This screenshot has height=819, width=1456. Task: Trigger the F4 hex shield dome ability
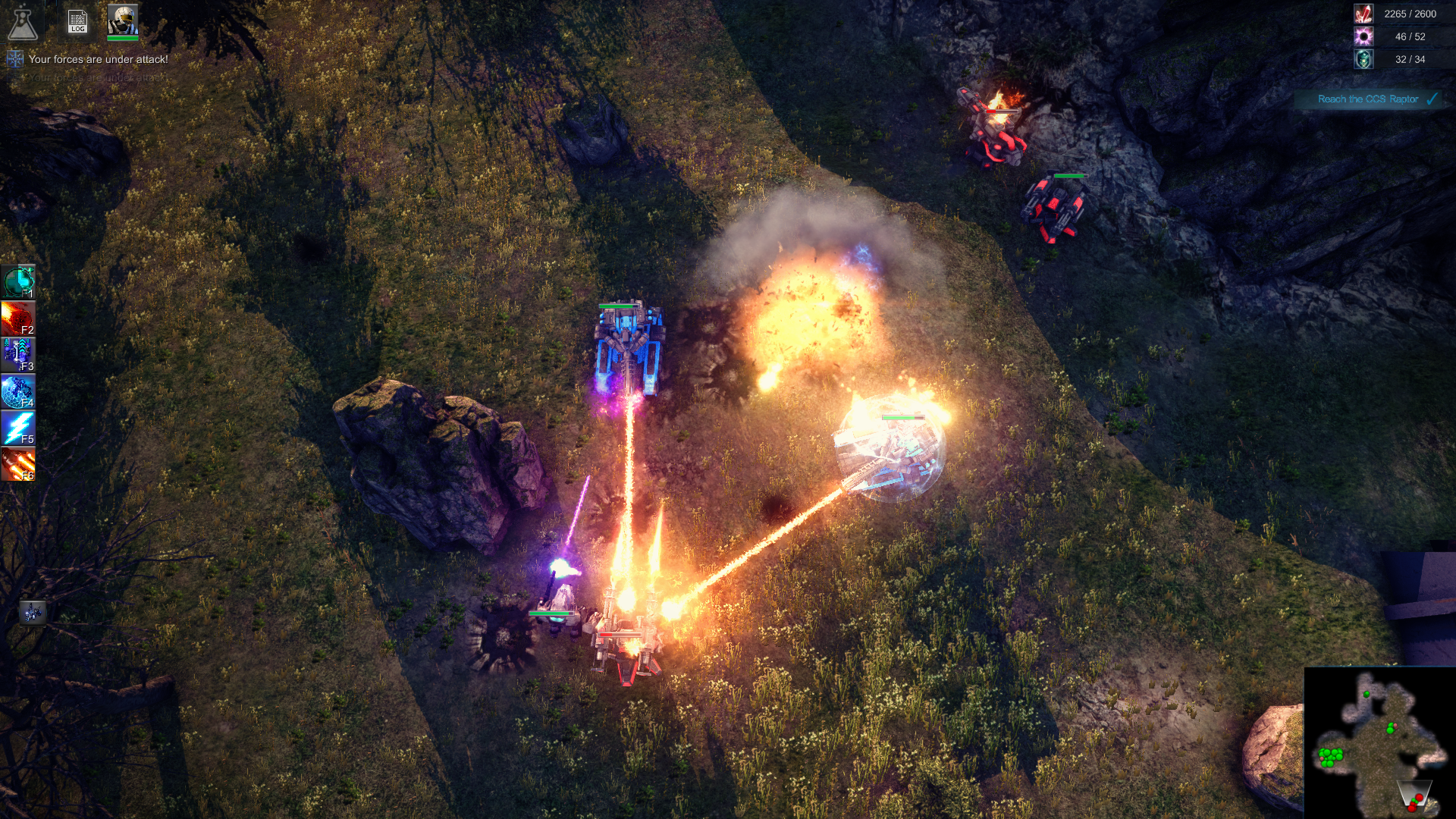point(18,391)
